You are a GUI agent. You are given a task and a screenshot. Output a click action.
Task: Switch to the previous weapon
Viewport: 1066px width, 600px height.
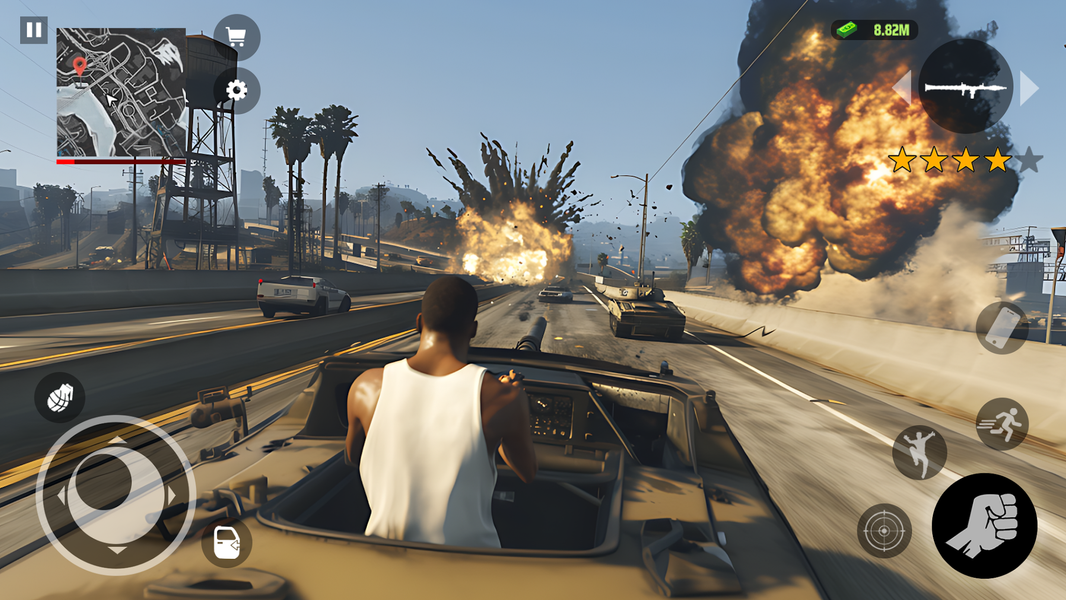(x=903, y=88)
